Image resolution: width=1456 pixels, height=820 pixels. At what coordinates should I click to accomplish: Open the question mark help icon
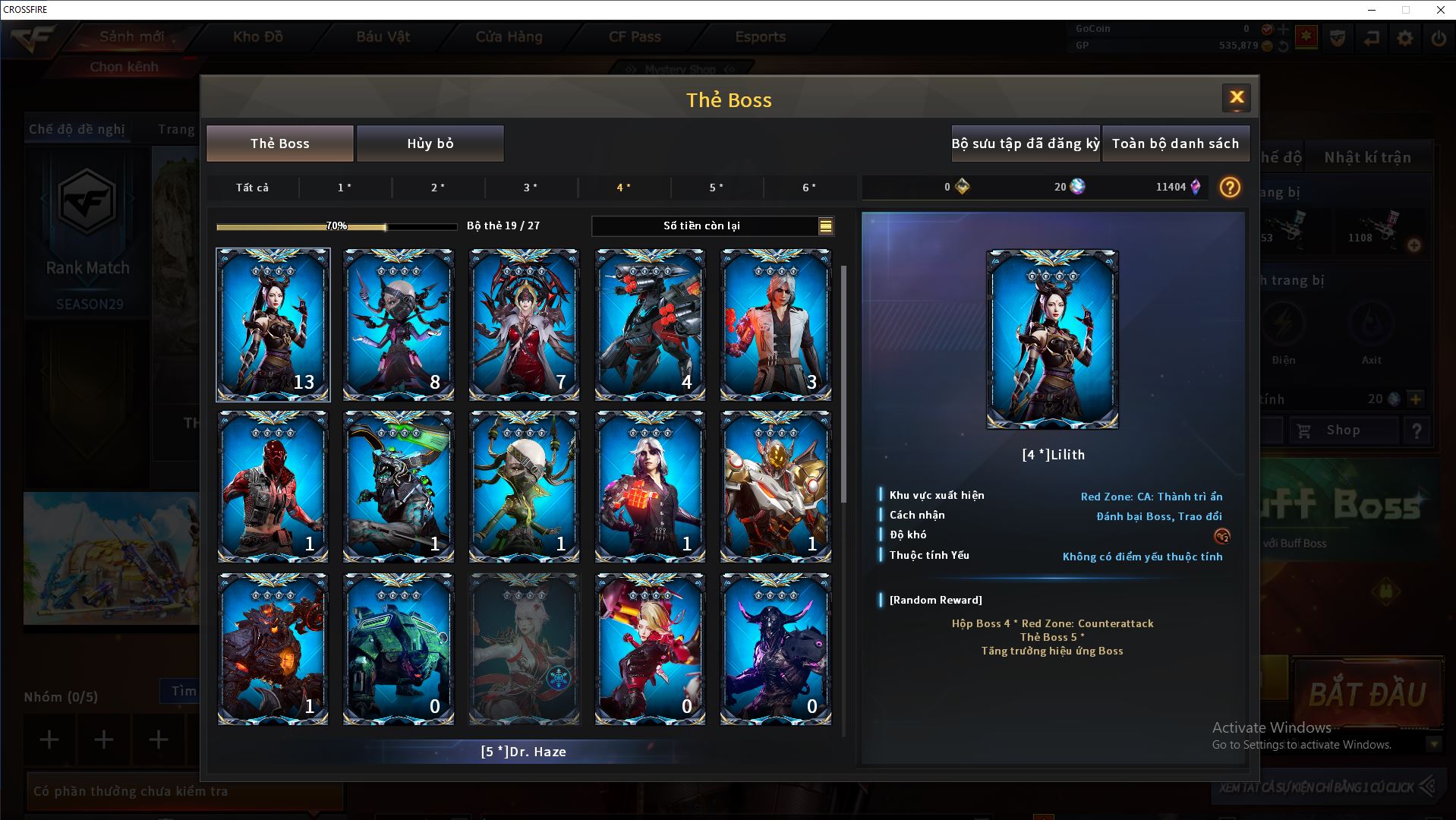click(1230, 188)
